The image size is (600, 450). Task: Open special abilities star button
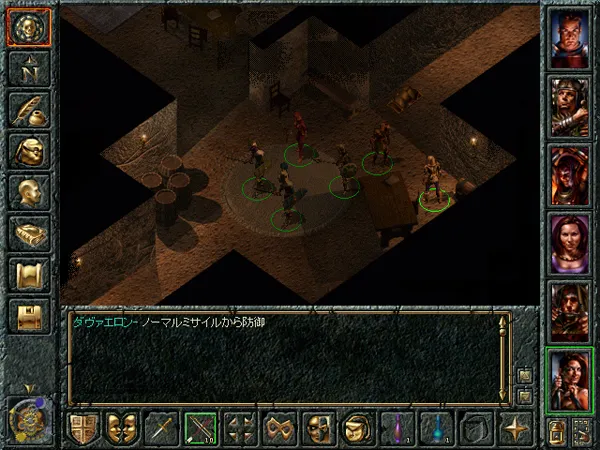coord(517,428)
